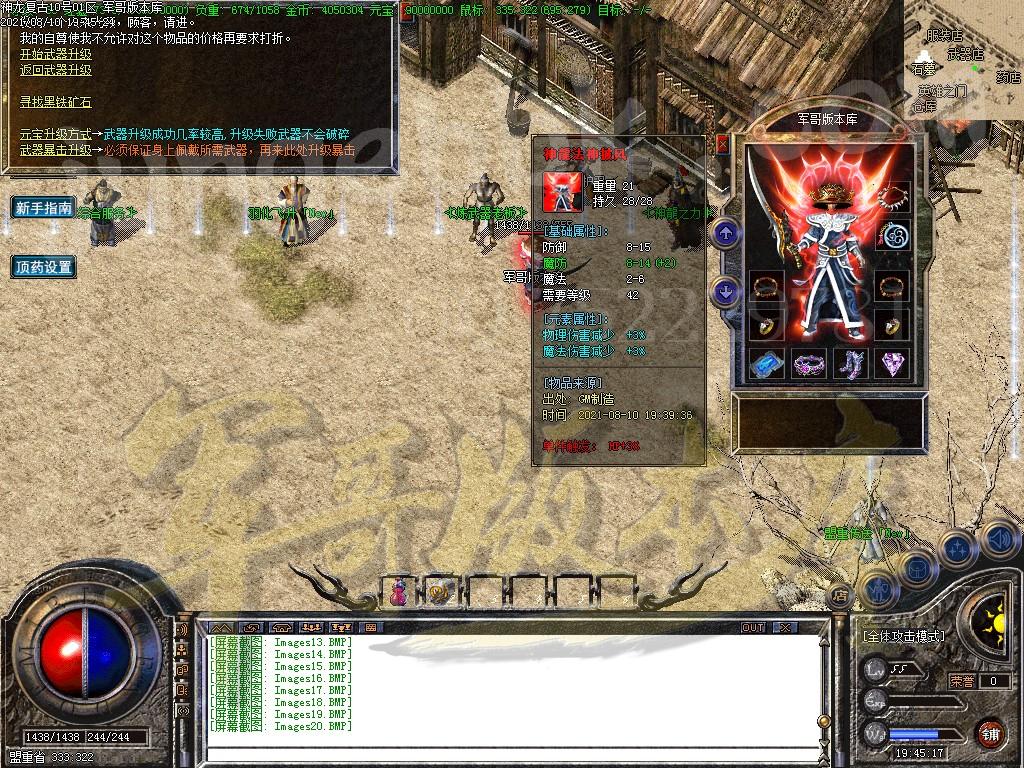Open the 顶药设置 potion settings
Image resolution: width=1024 pixels, height=768 pixels.
44,267
